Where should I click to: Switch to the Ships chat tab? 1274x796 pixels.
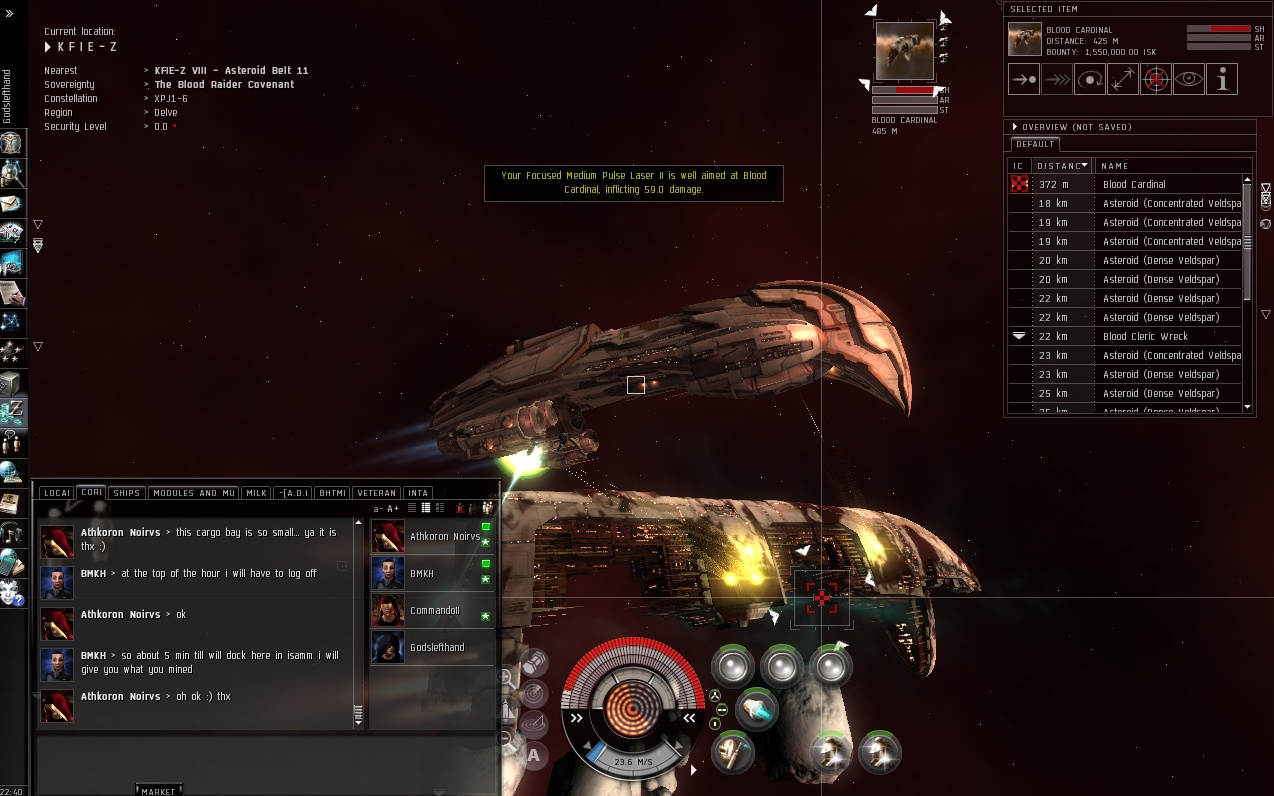click(x=126, y=493)
